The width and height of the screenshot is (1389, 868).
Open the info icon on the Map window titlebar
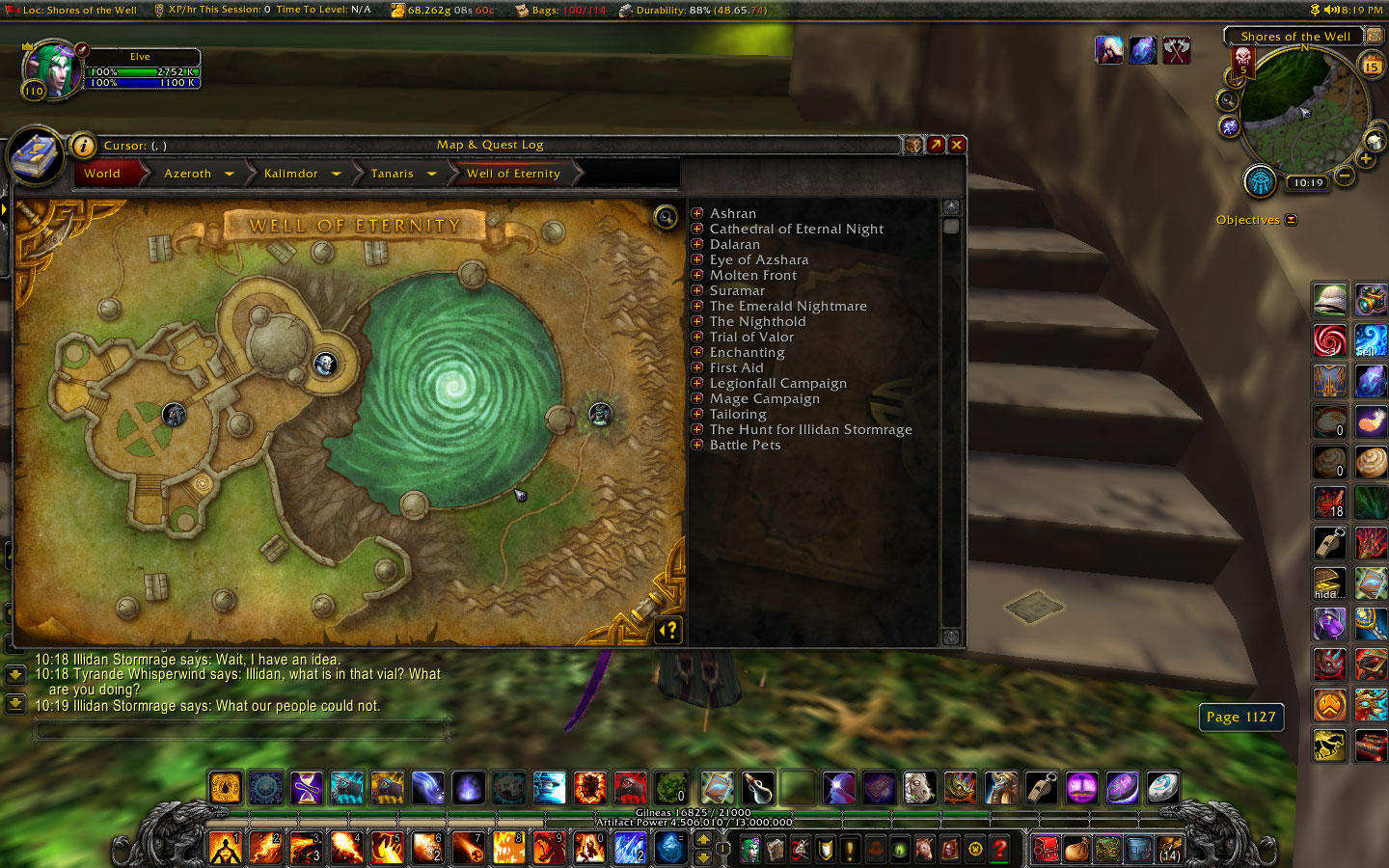click(83, 146)
